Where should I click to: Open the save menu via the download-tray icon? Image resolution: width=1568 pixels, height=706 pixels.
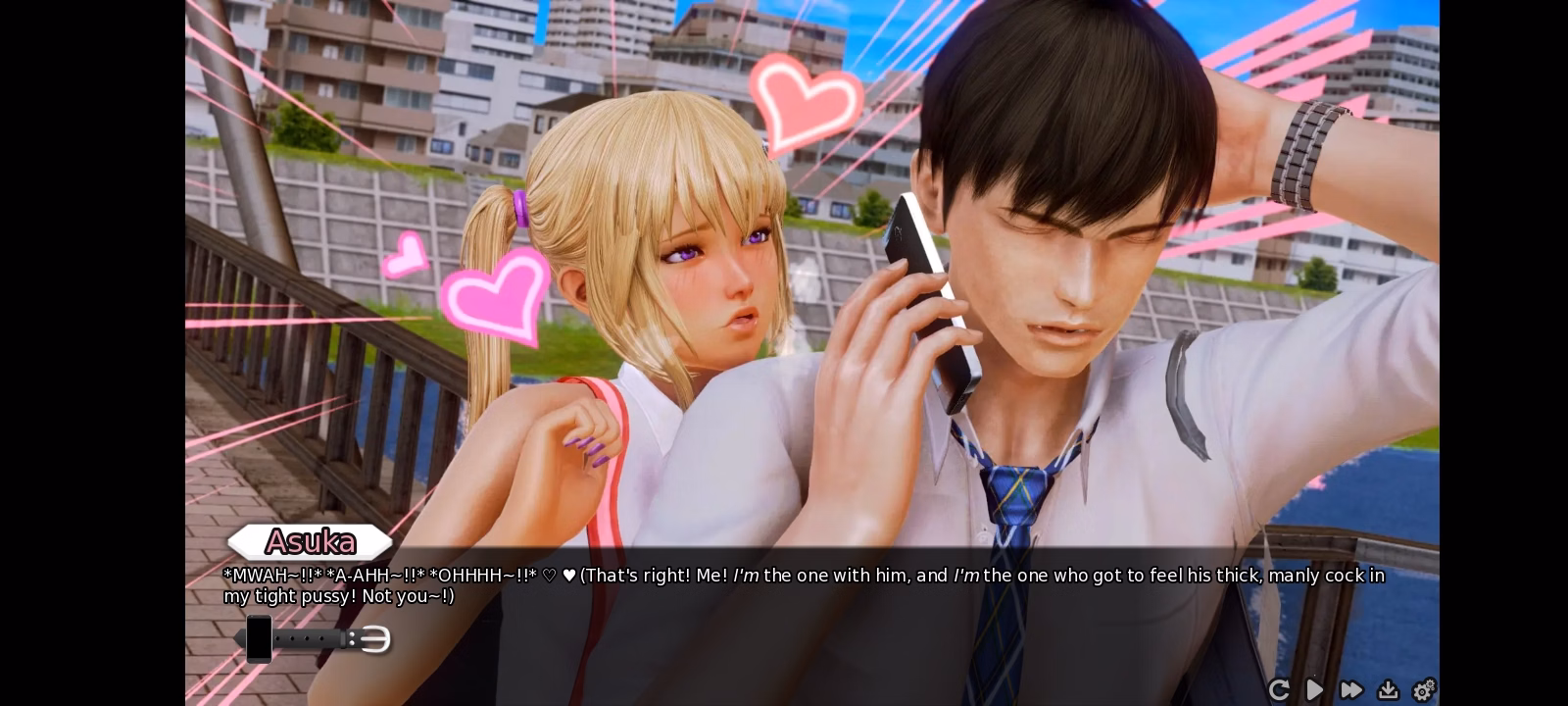pyautogui.click(x=1388, y=690)
